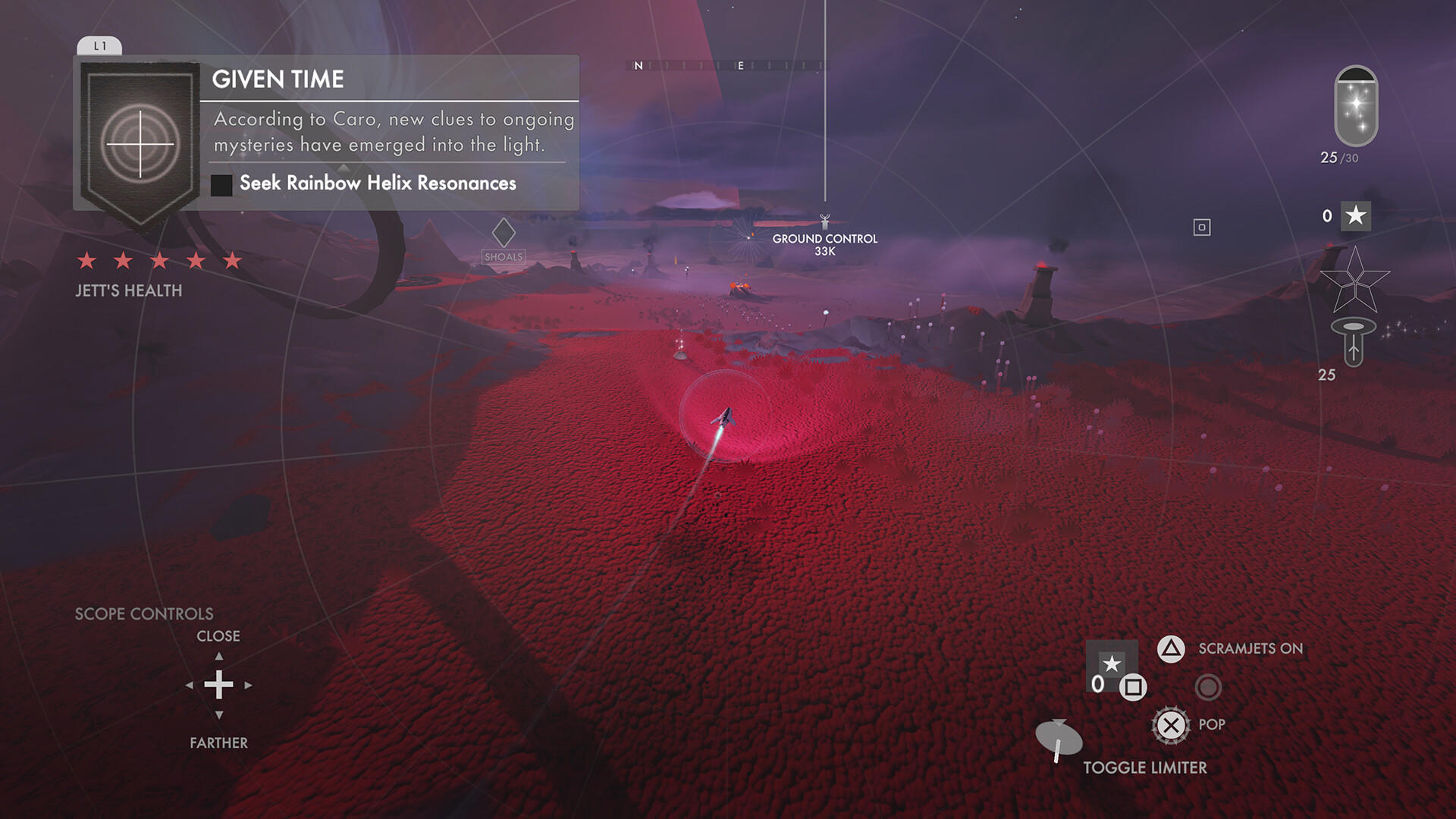Click the Farther arrow in Scope Controls

coord(219,714)
